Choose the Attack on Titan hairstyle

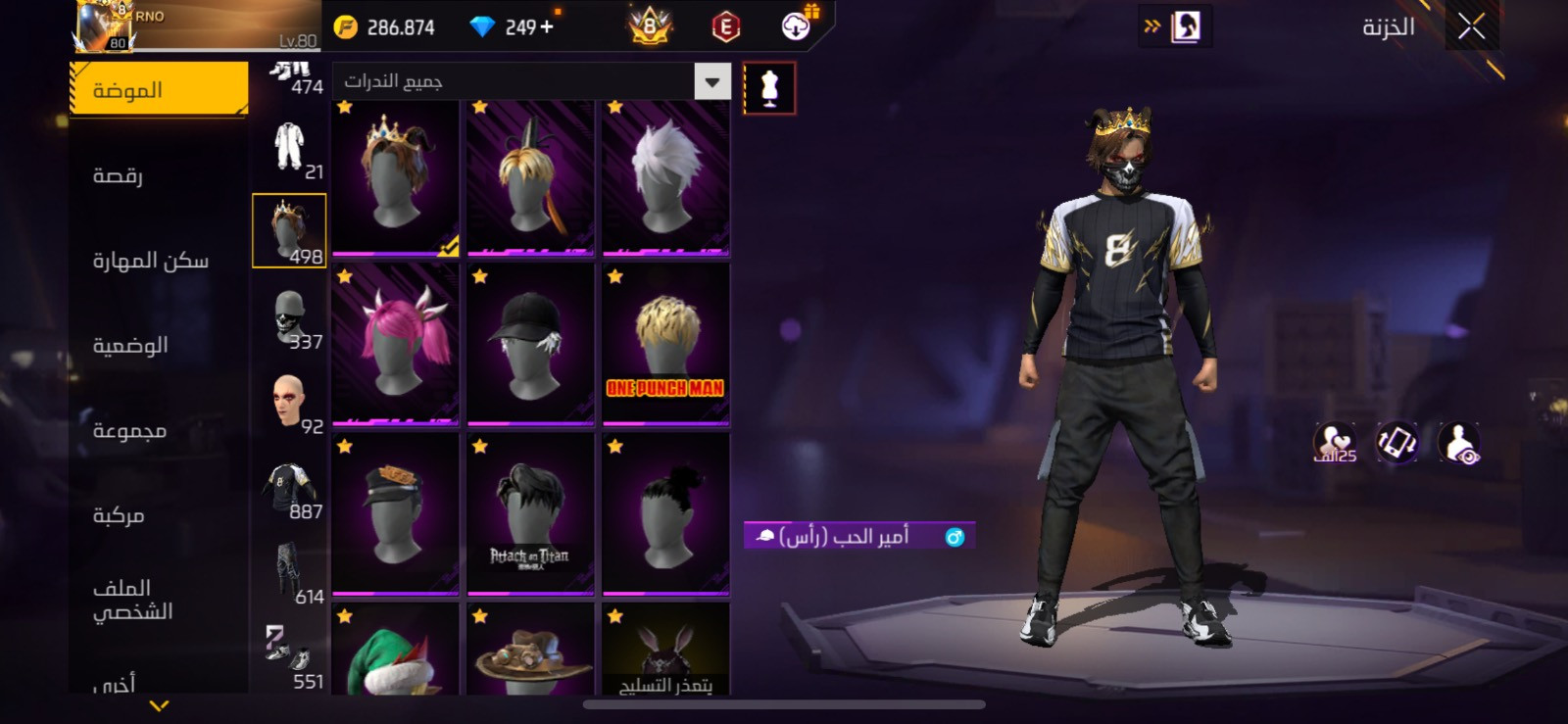click(530, 514)
